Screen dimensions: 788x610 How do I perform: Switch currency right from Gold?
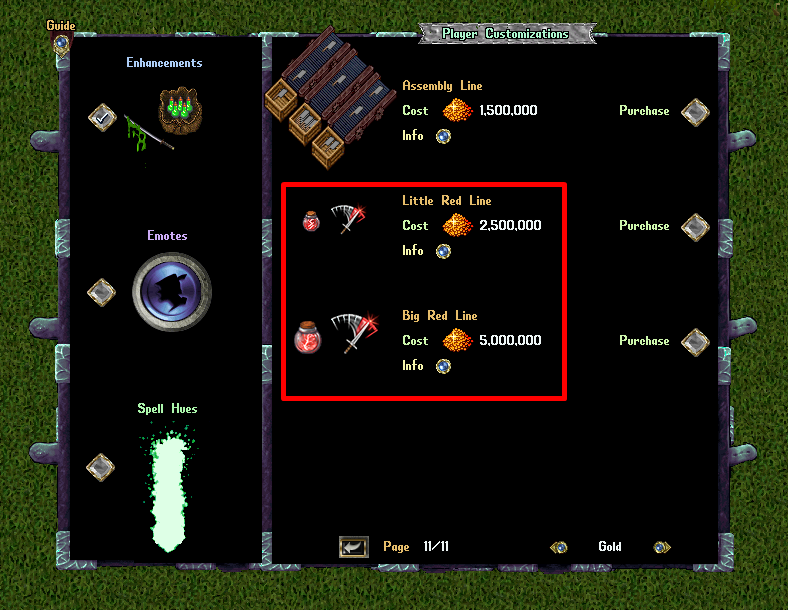pos(661,547)
